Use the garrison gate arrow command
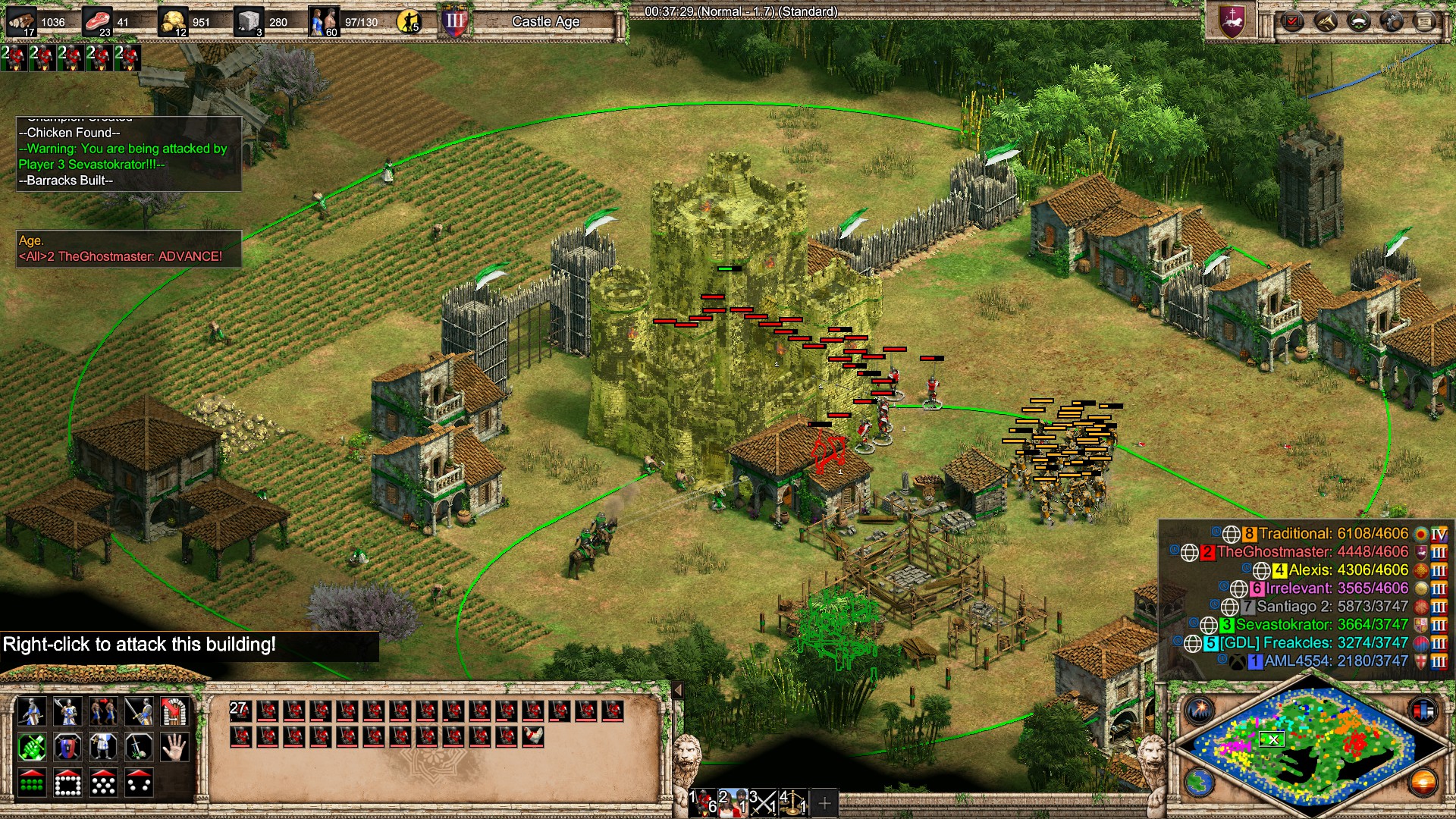Viewport: 1456px width, 819px height. [174, 711]
